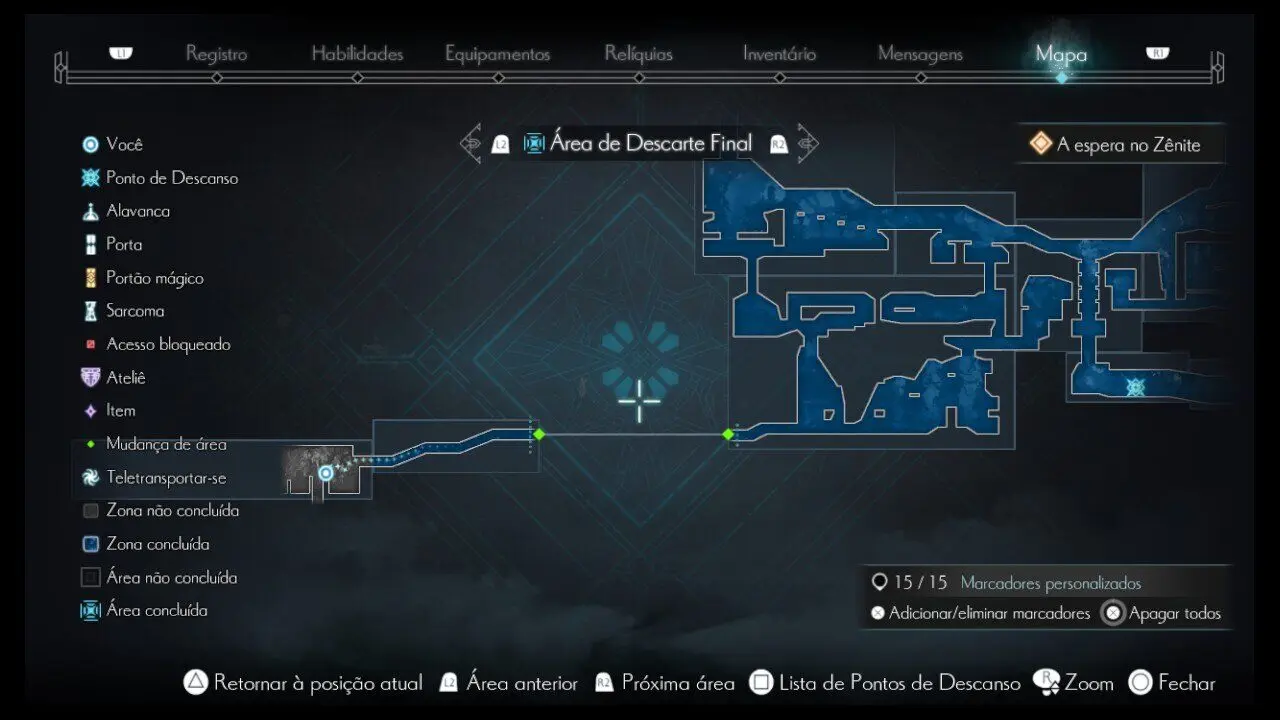Screen dimensions: 1280x720
Task: Select the Equipamentos tab
Action: coord(497,54)
